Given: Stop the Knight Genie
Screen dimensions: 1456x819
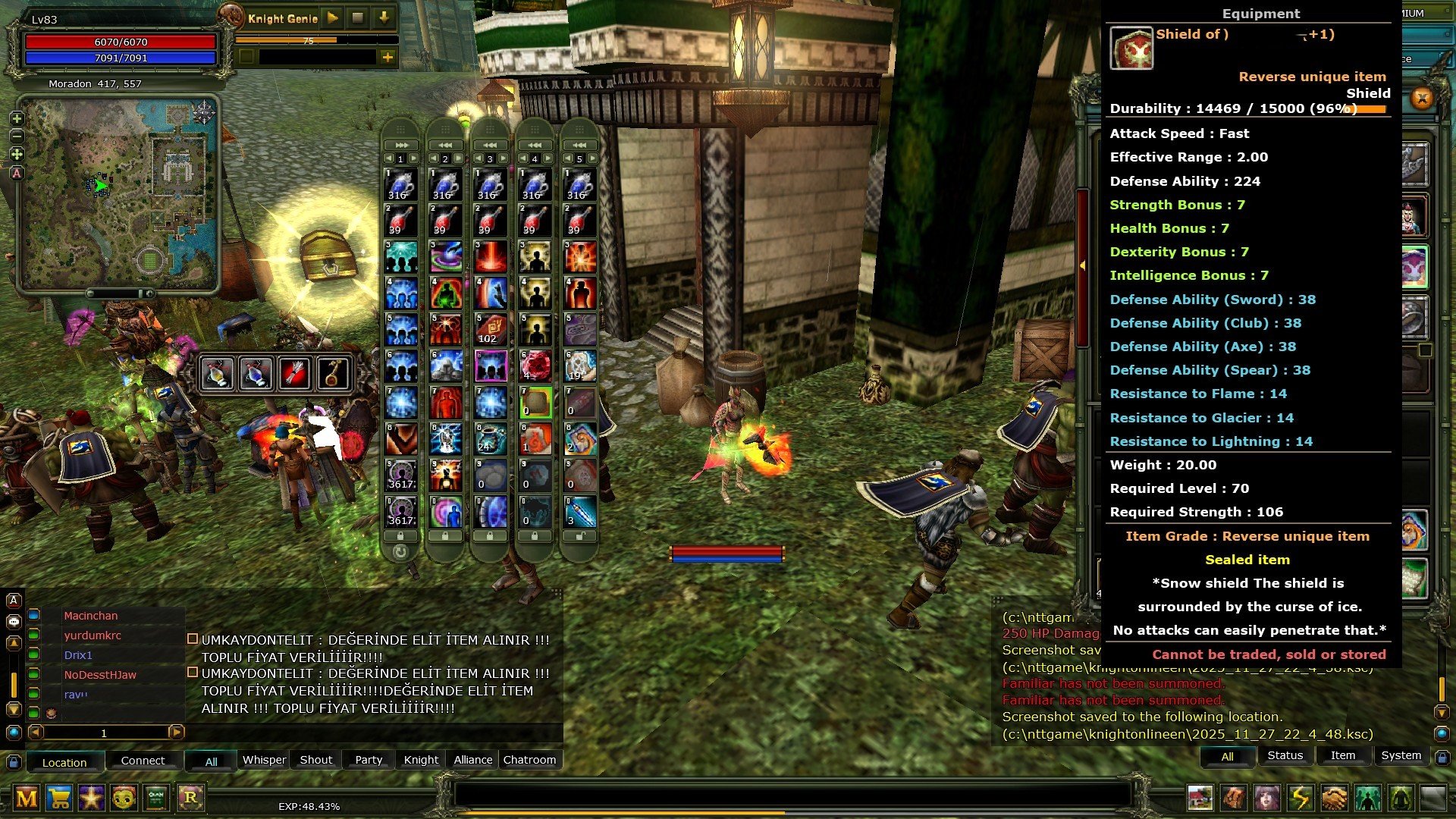Looking at the screenshot, I should (x=358, y=17).
